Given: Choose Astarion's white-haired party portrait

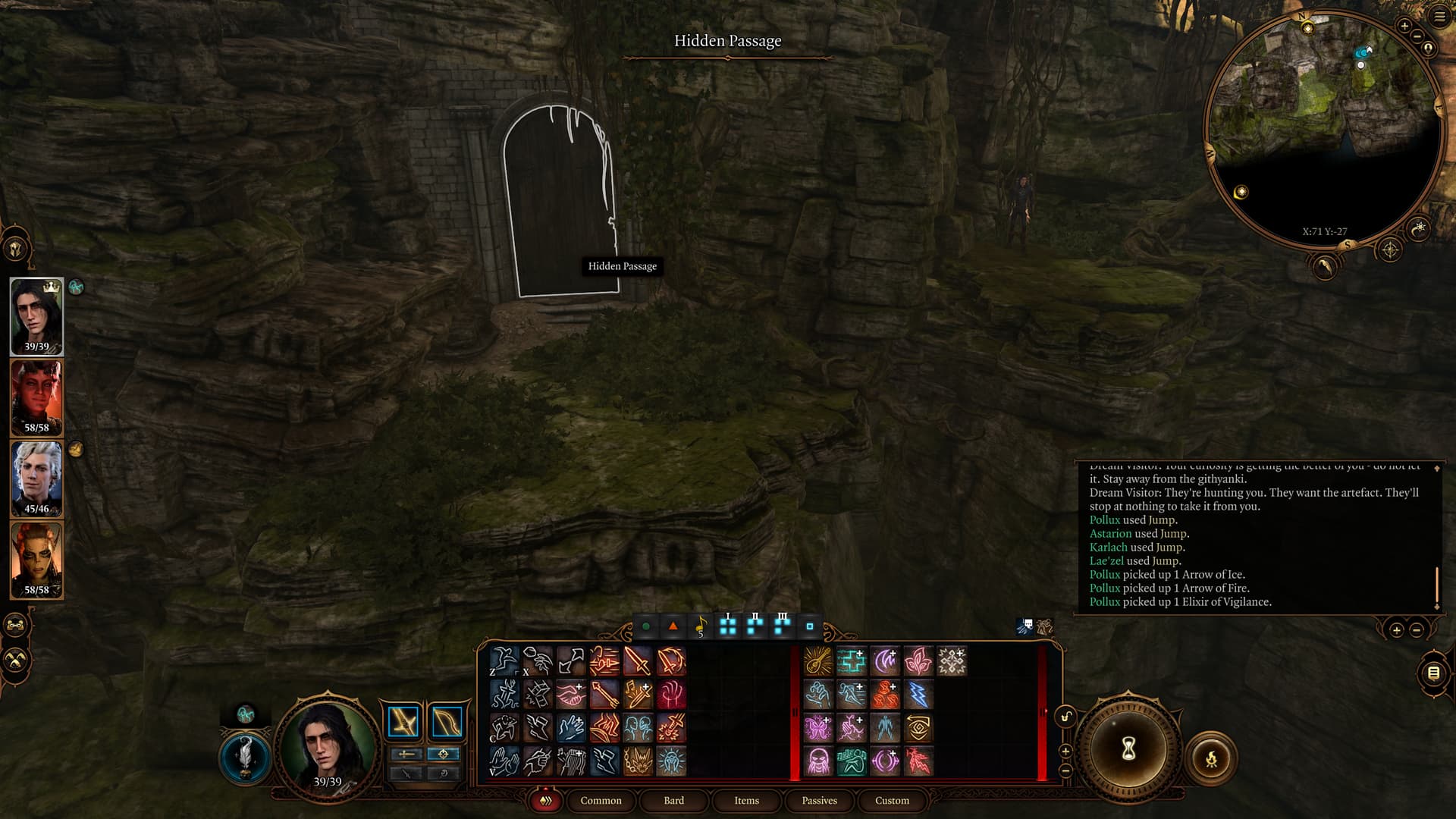Looking at the screenshot, I should point(36,479).
